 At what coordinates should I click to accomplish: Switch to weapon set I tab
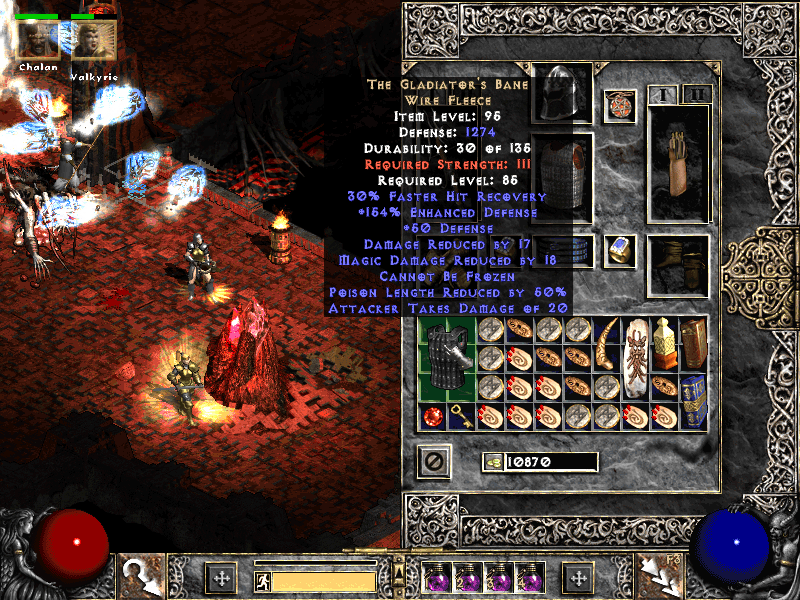tap(663, 95)
